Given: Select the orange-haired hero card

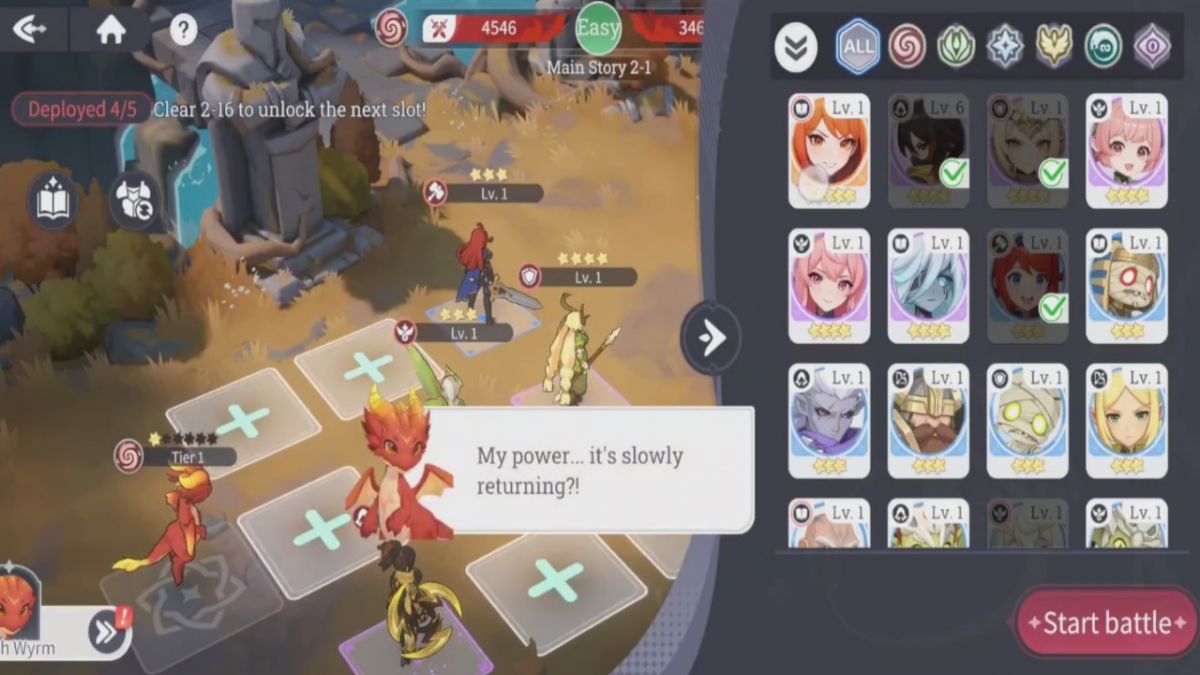Looking at the screenshot, I should 829,151.
